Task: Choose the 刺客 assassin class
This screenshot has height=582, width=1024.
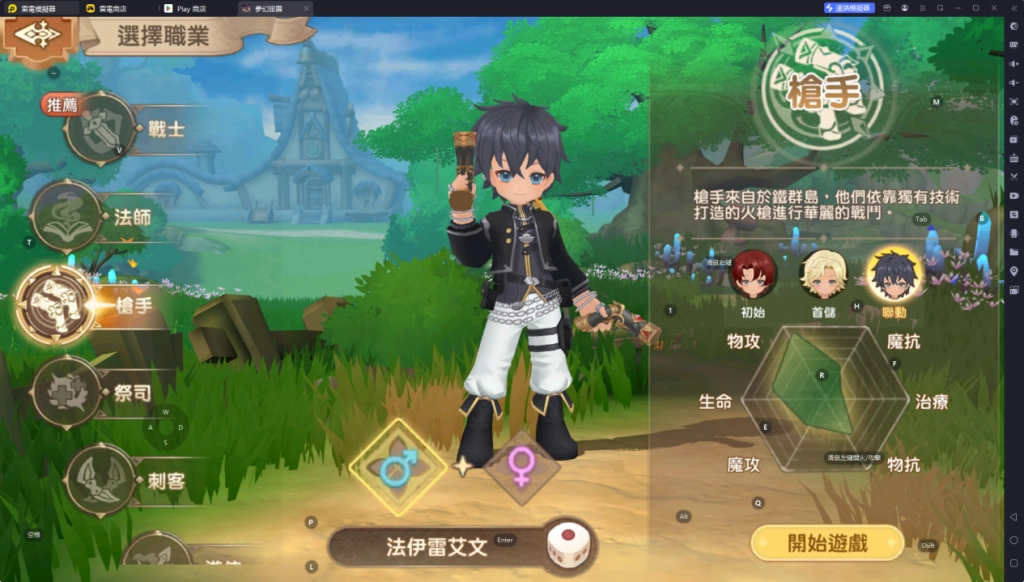Action: pyautogui.click(x=100, y=480)
